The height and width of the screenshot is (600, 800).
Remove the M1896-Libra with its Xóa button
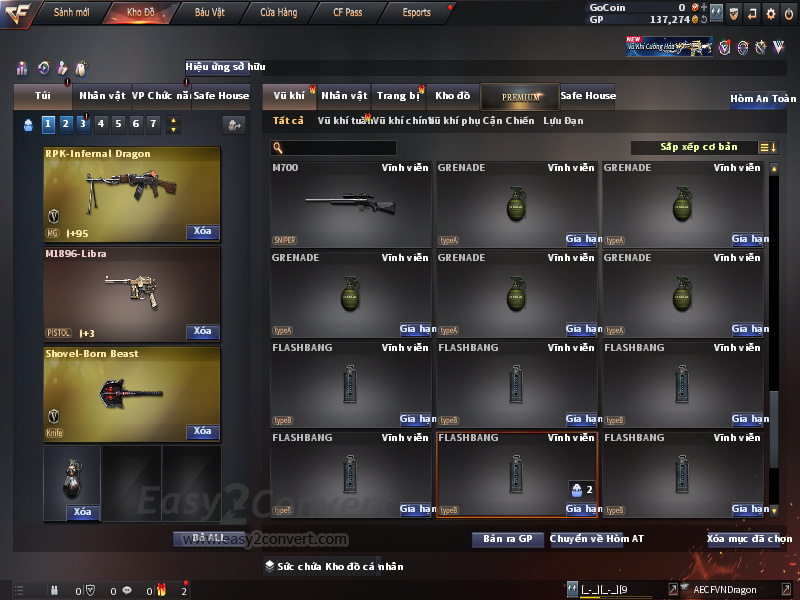pyautogui.click(x=202, y=331)
